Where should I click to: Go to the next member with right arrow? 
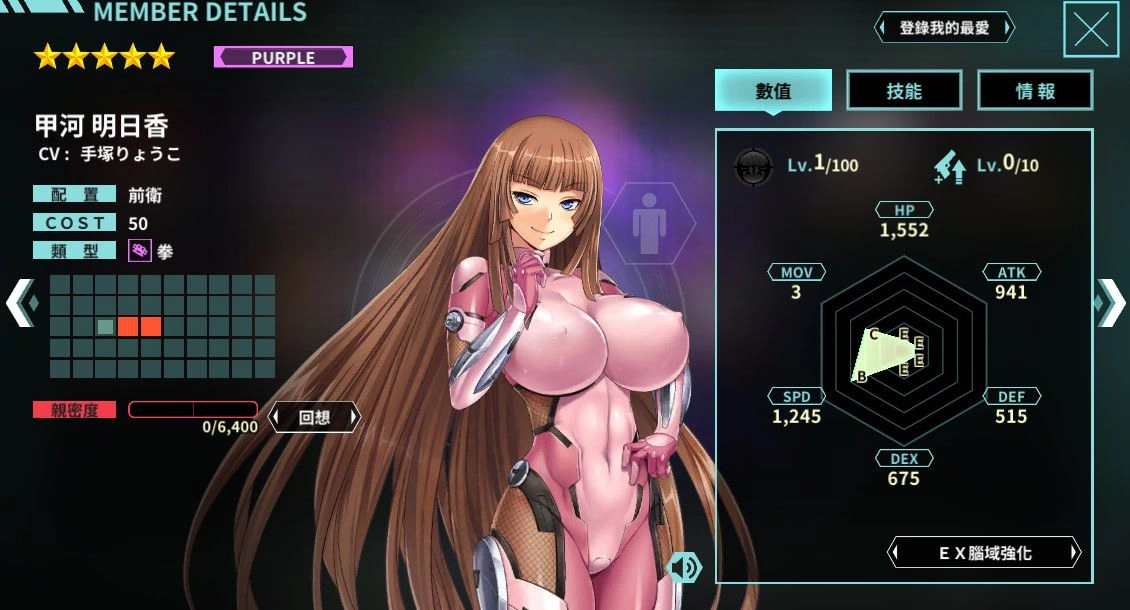pyautogui.click(x=1111, y=301)
